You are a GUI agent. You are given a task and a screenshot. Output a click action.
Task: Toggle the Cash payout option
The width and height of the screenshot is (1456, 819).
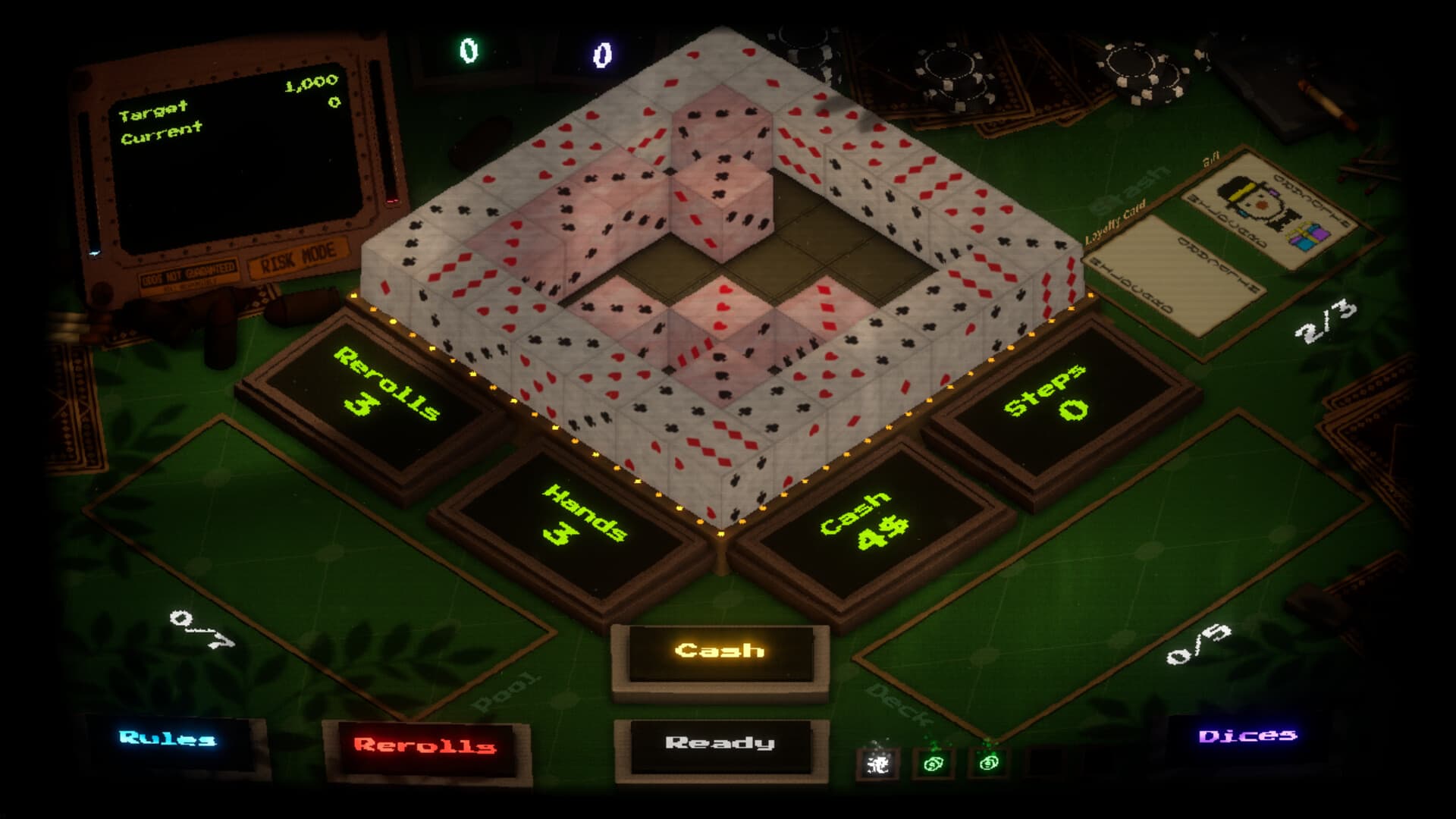click(720, 650)
